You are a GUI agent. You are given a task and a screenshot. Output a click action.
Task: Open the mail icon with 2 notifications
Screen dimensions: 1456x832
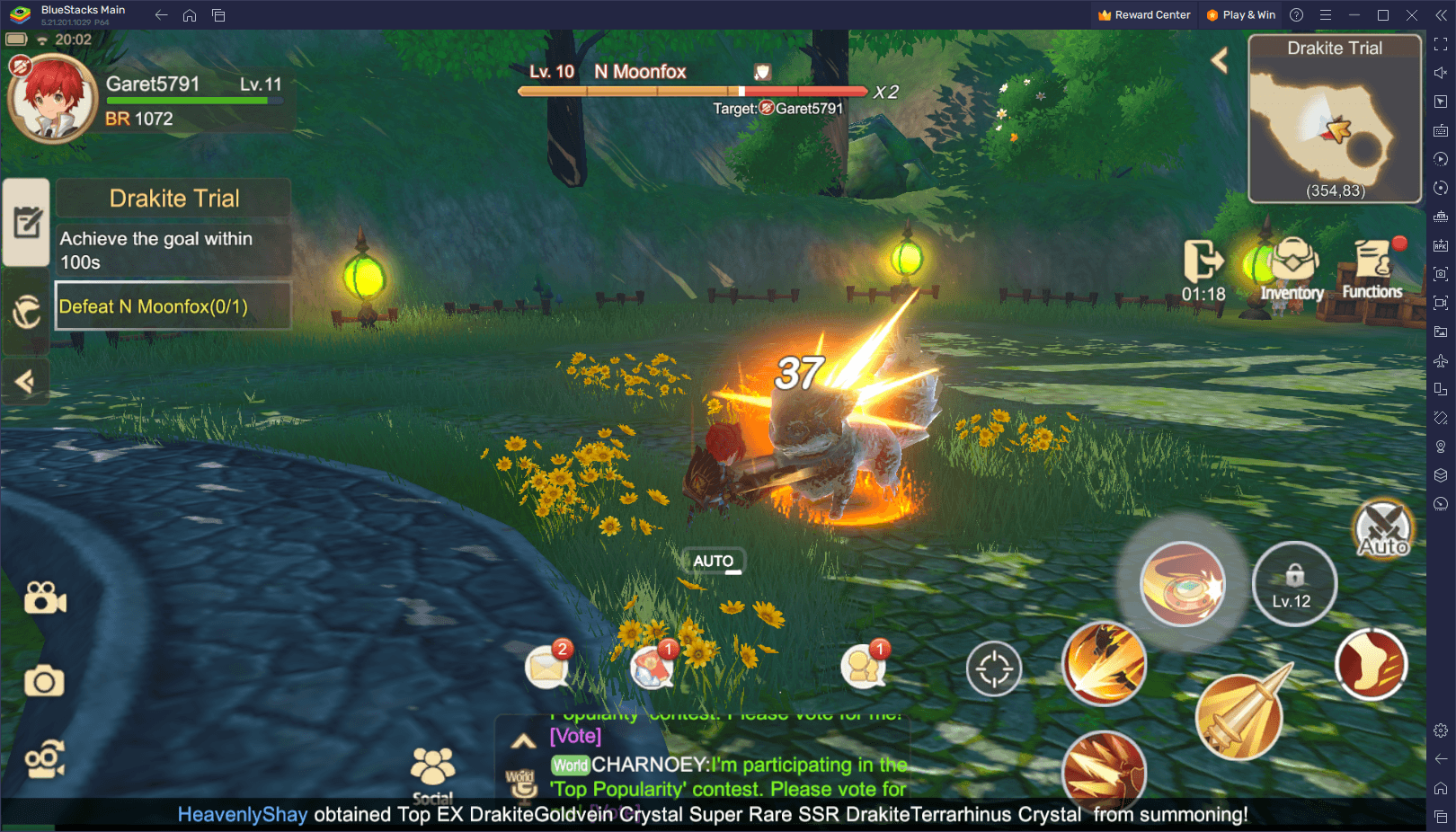point(547,666)
